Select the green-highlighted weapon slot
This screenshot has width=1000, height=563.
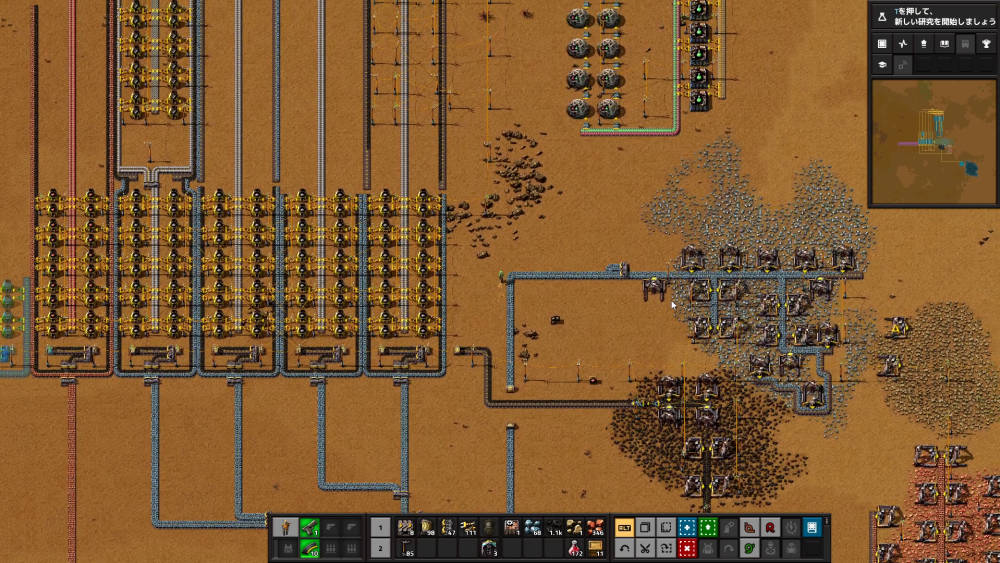click(310, 527)
